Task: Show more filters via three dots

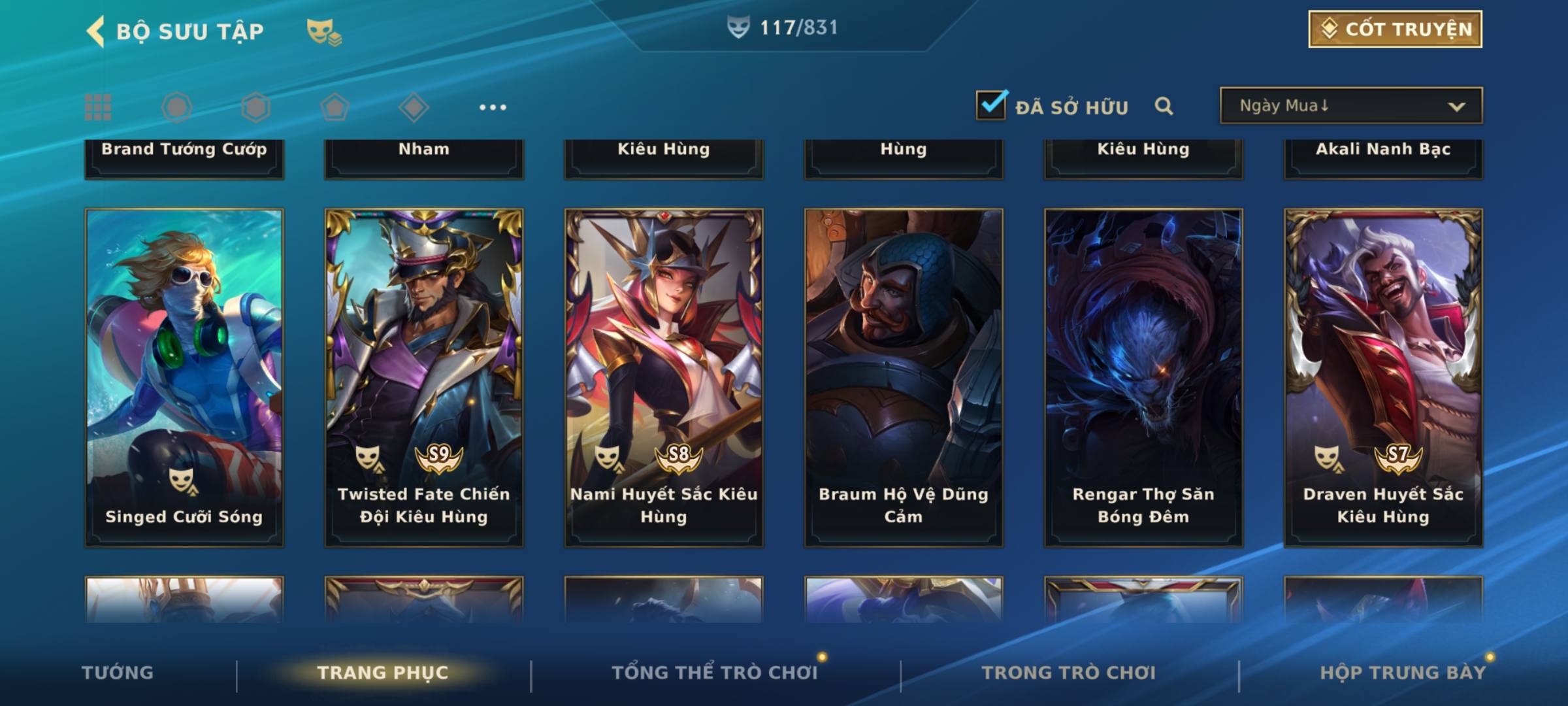Action: click(x=493, y=107)
